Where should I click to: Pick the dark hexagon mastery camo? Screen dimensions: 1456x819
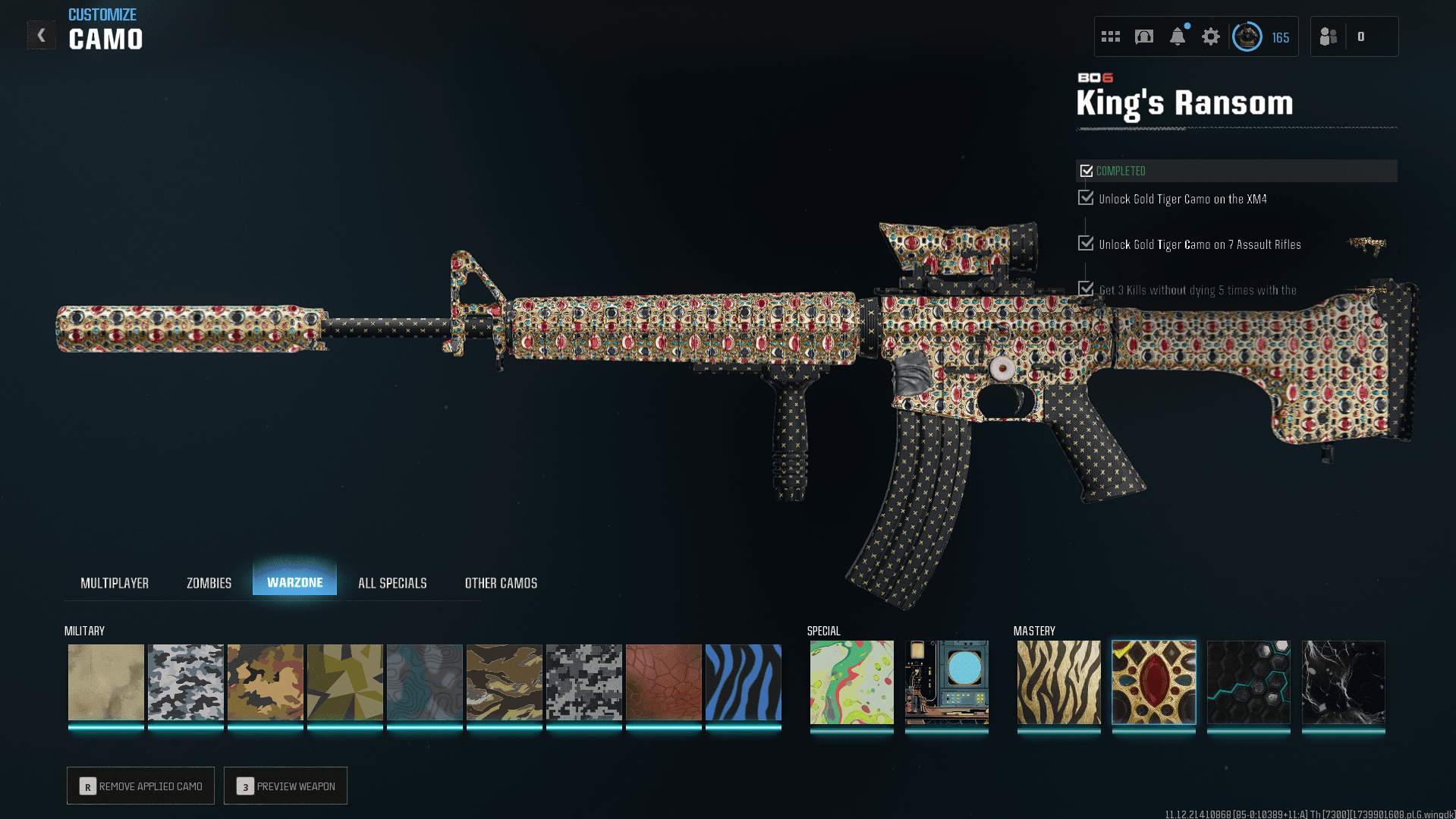[x=1248, y=682]
